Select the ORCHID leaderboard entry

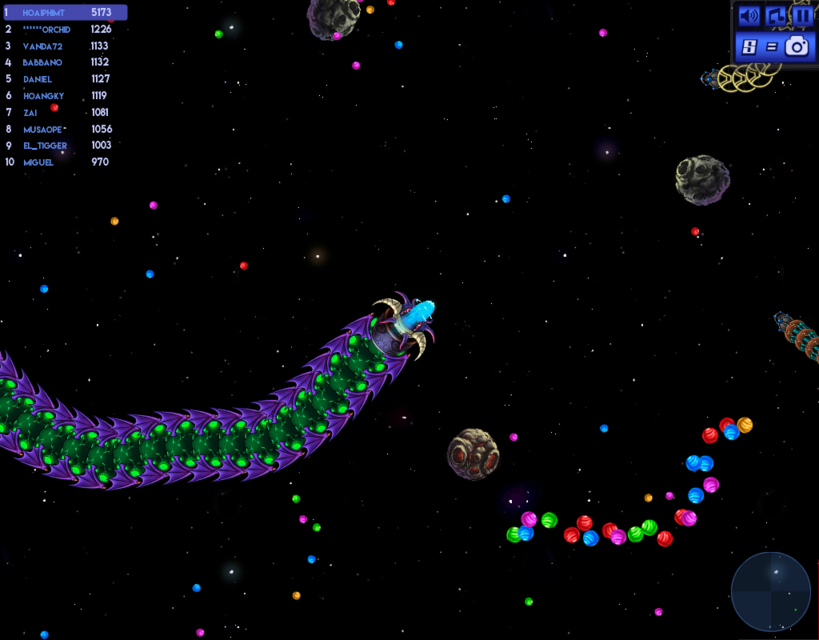[64, 29]
